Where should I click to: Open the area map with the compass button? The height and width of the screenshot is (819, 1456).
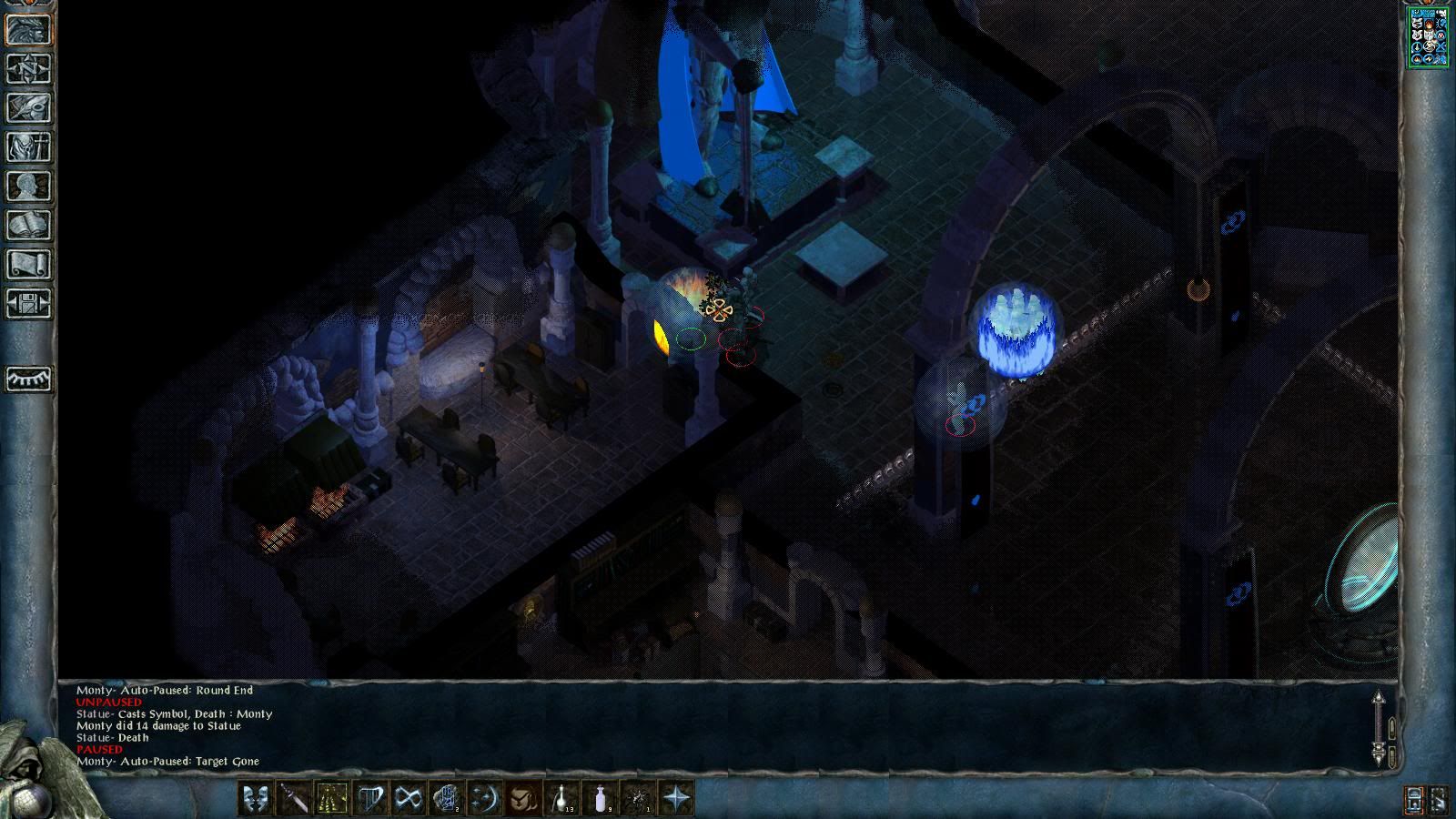pos(28,69)
